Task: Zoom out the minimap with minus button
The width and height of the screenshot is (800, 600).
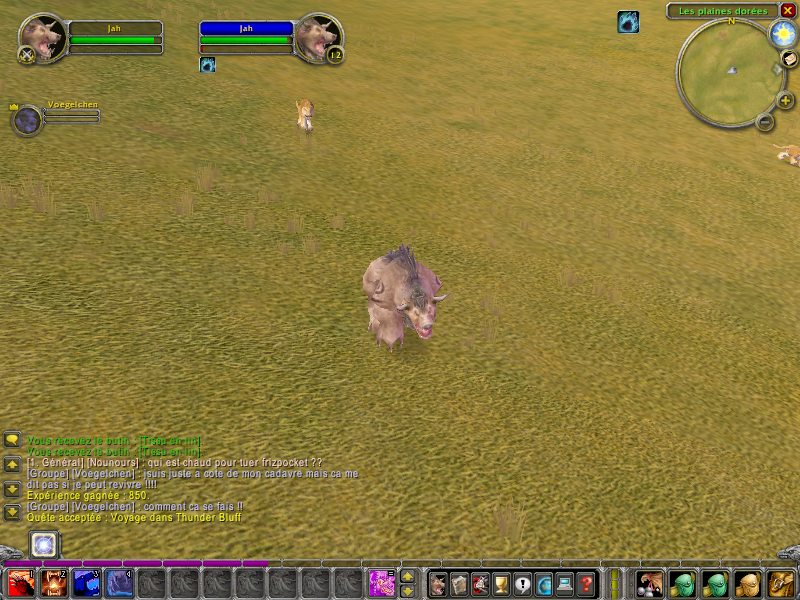Action: click(765, 122)
